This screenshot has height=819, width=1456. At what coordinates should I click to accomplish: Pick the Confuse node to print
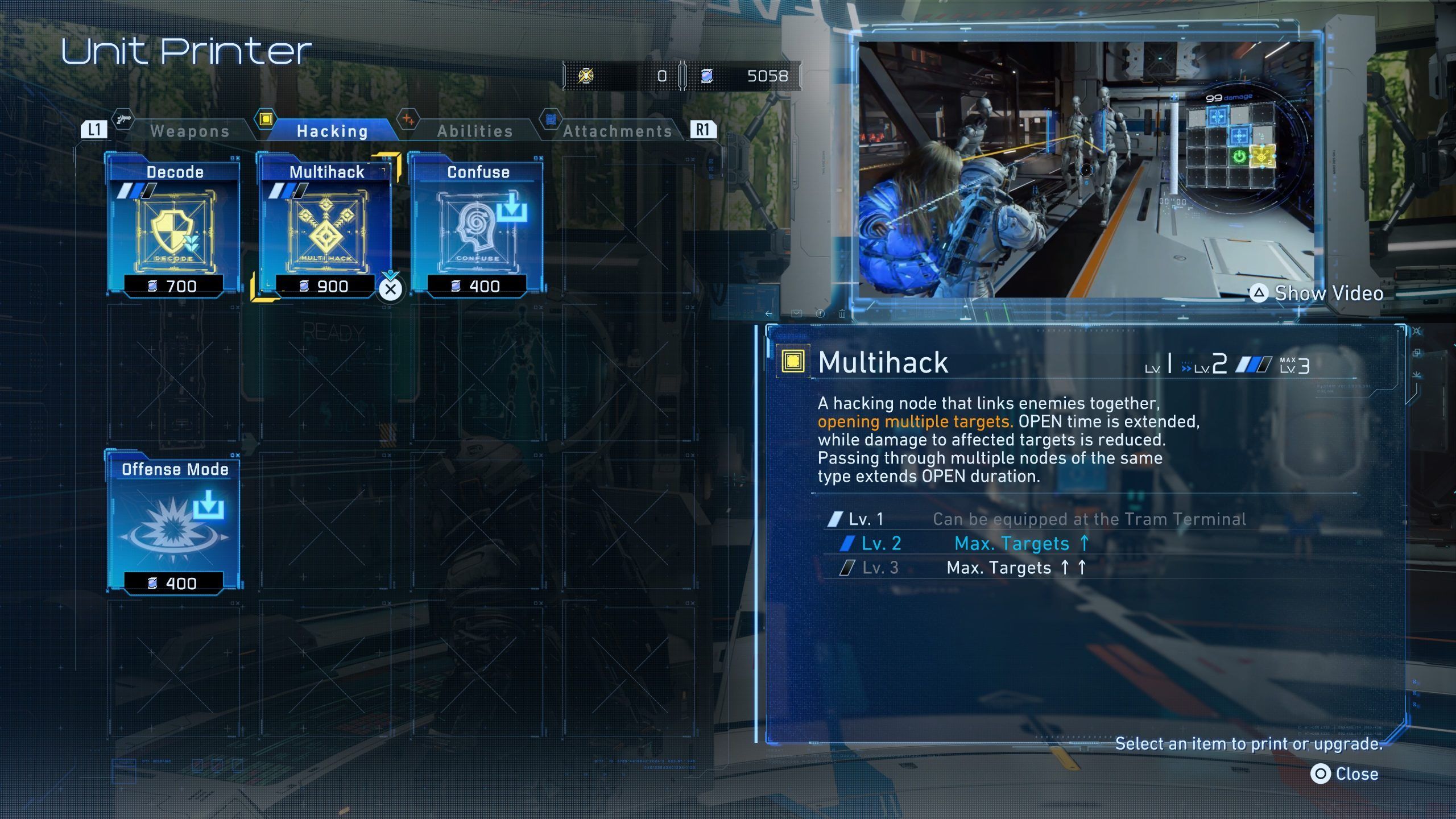point(478,226)
